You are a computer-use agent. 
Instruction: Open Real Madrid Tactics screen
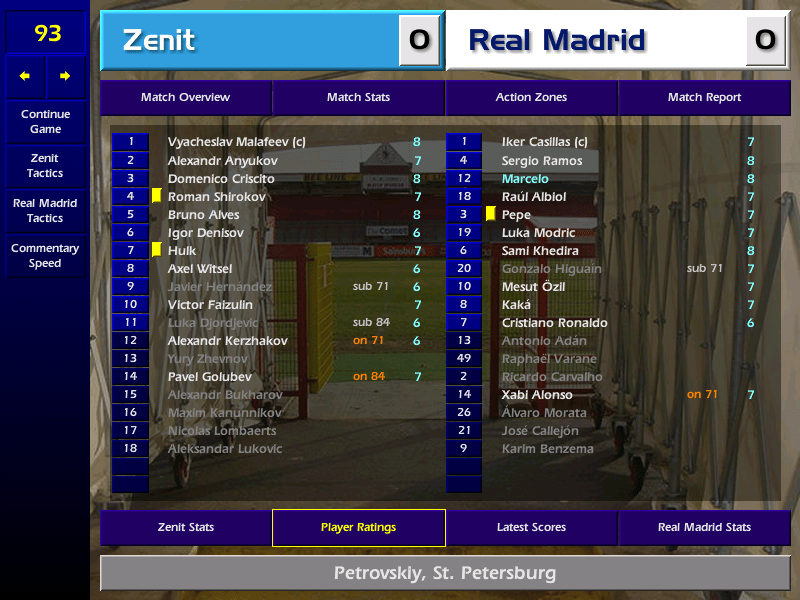[45, 211]
